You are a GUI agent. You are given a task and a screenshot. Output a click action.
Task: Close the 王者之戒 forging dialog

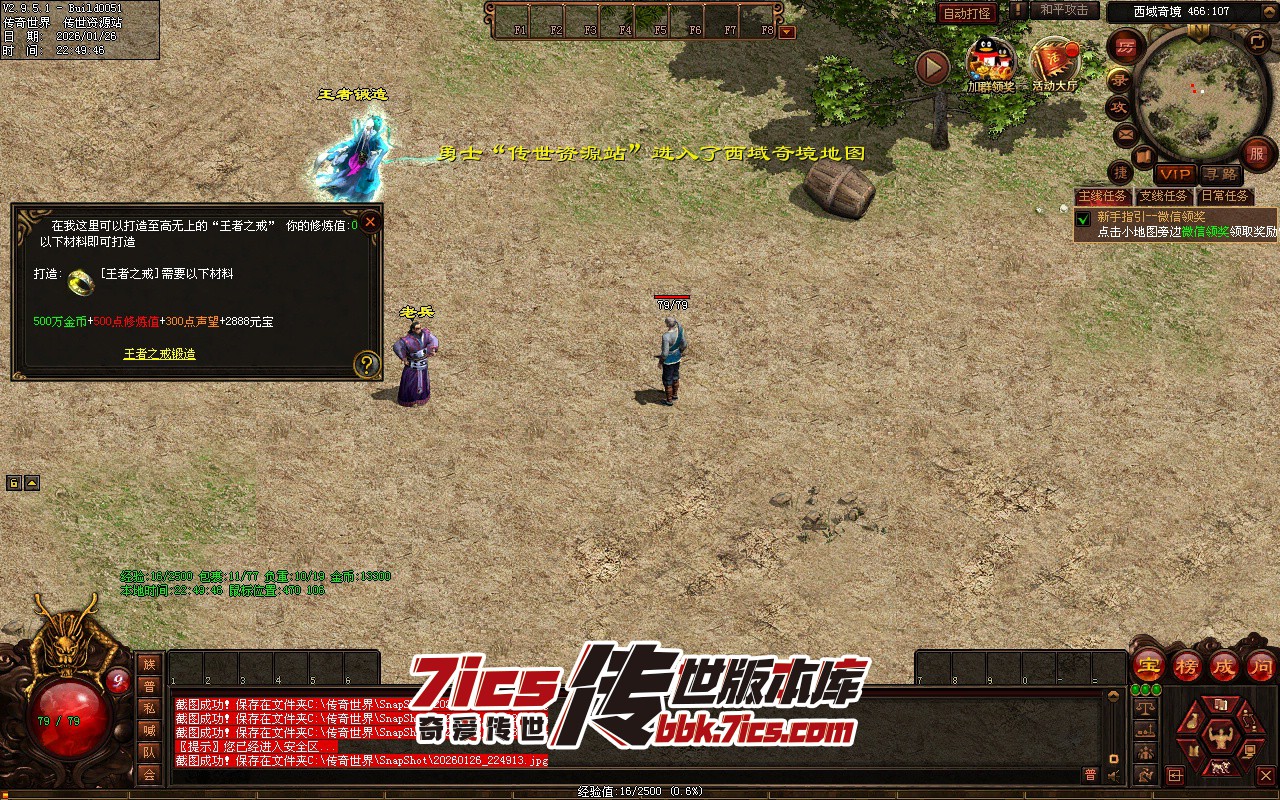pyautogui.click(x=370, y=222)
